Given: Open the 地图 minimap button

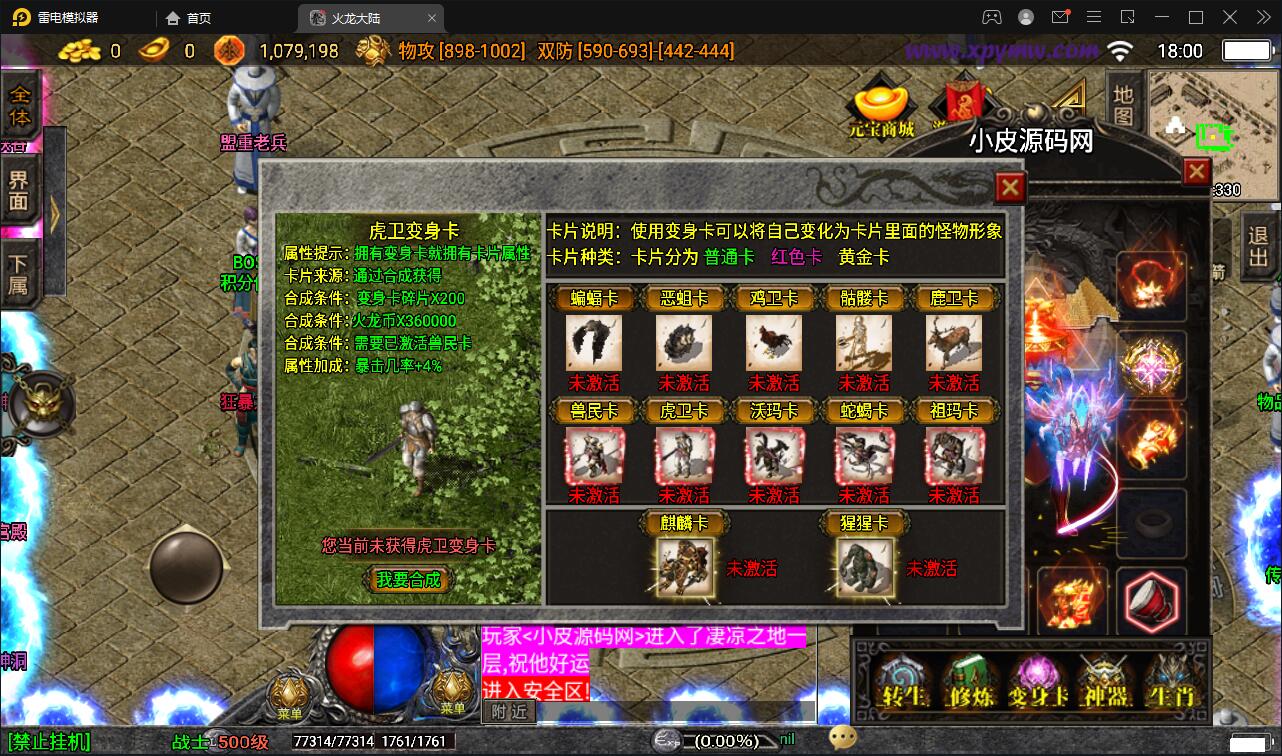Looking at the screenshot, I should [x=1122, y=104].
